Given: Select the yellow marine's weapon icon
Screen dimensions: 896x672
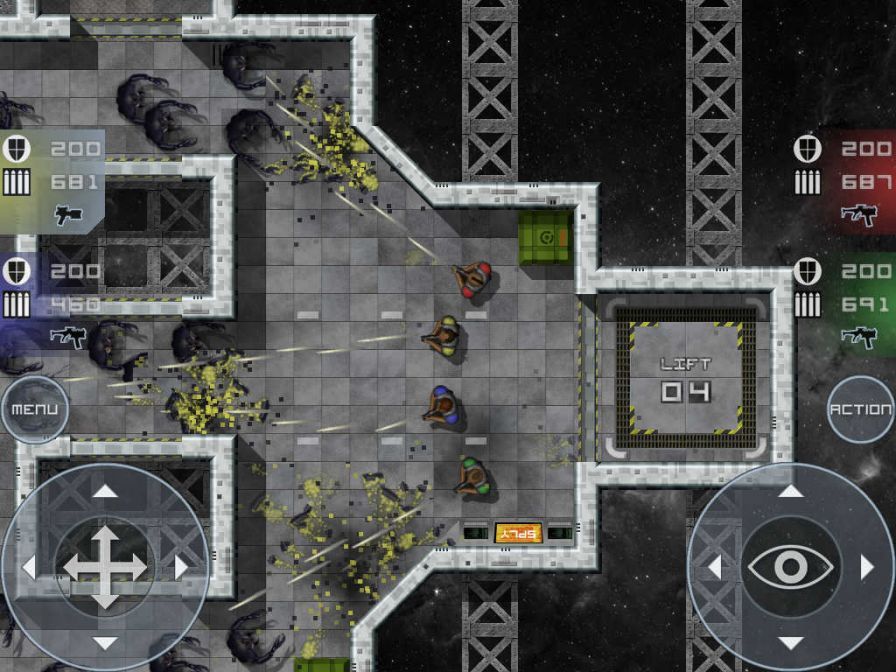Looking at the screenshot, I should pyautogui.click(x=68, y=214).
